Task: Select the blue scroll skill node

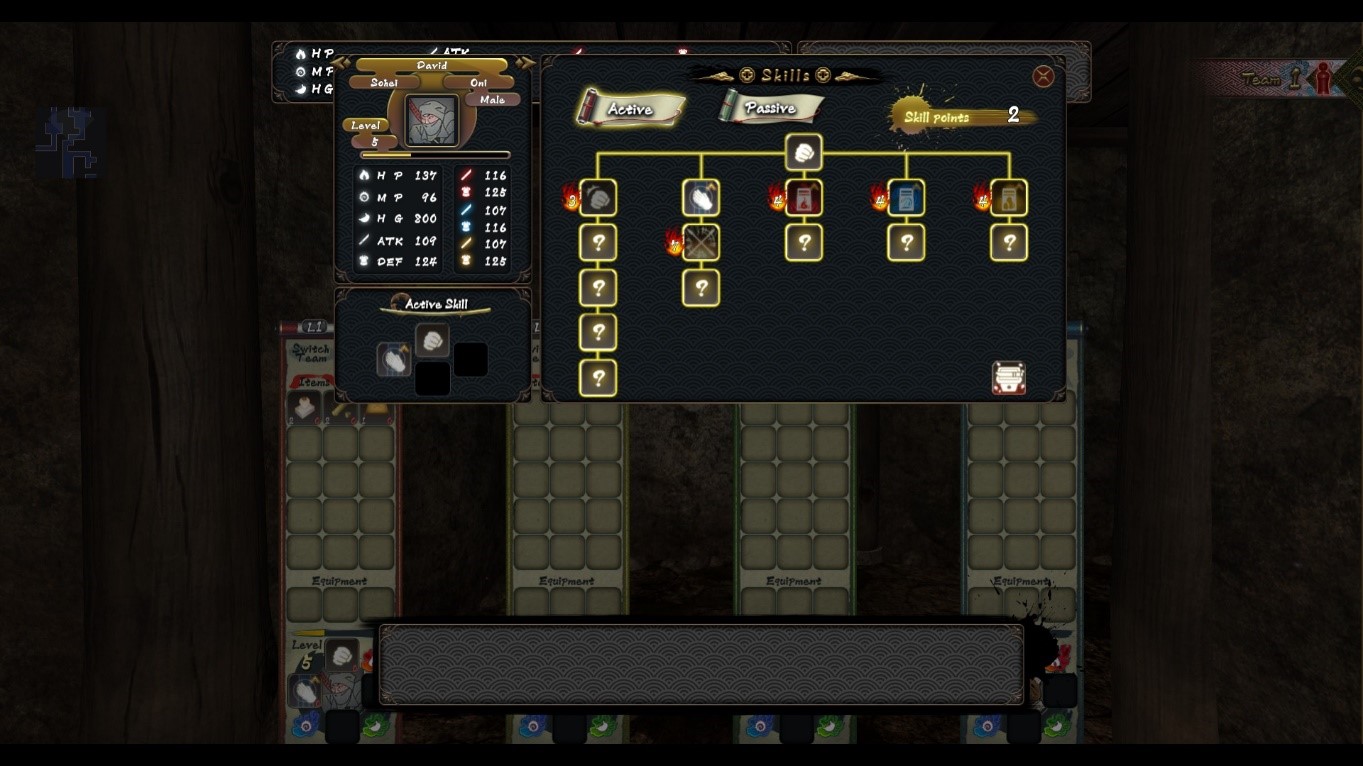Action: pos(906,198)
